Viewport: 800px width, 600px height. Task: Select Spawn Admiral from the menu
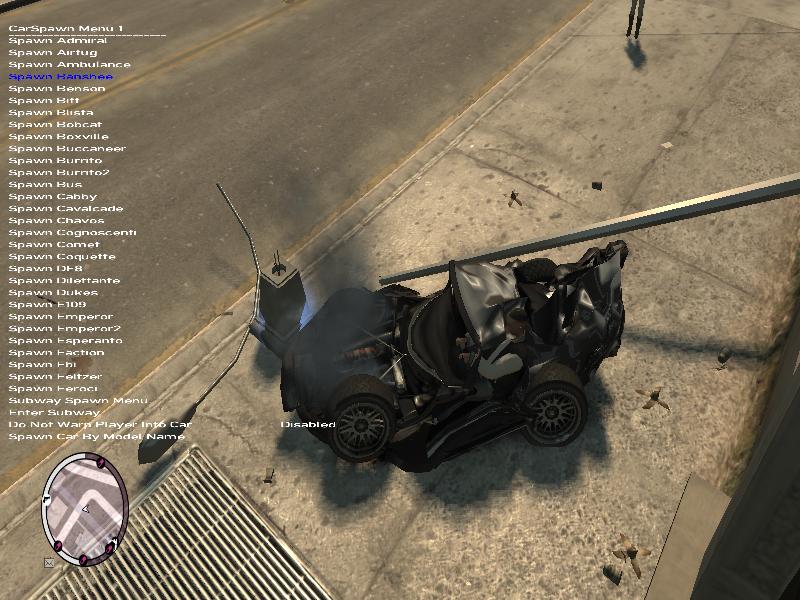58,41
